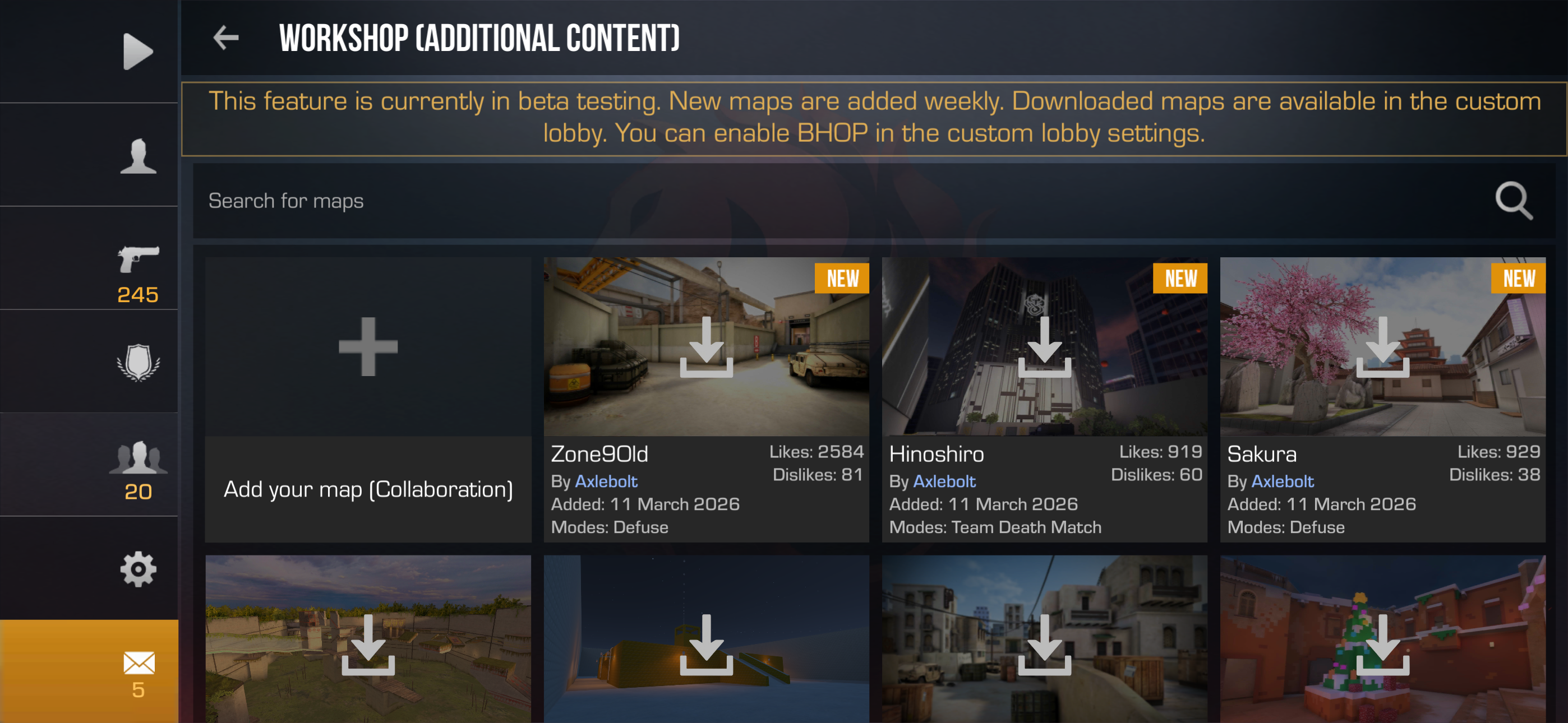Open the weapons armory icon showing 245
The height and width of the screenshot is (723, 1568).
(139, 263)
